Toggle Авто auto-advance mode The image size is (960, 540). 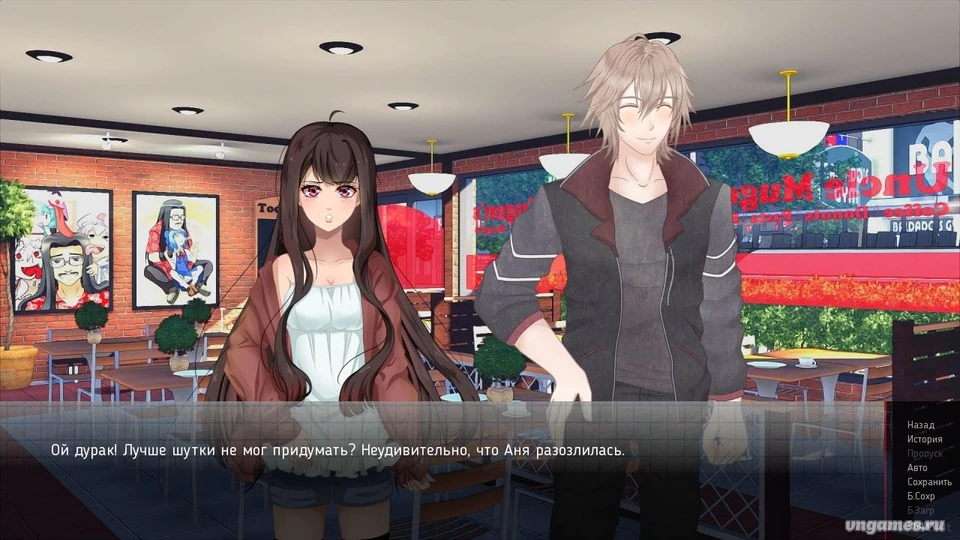(917, 467)
